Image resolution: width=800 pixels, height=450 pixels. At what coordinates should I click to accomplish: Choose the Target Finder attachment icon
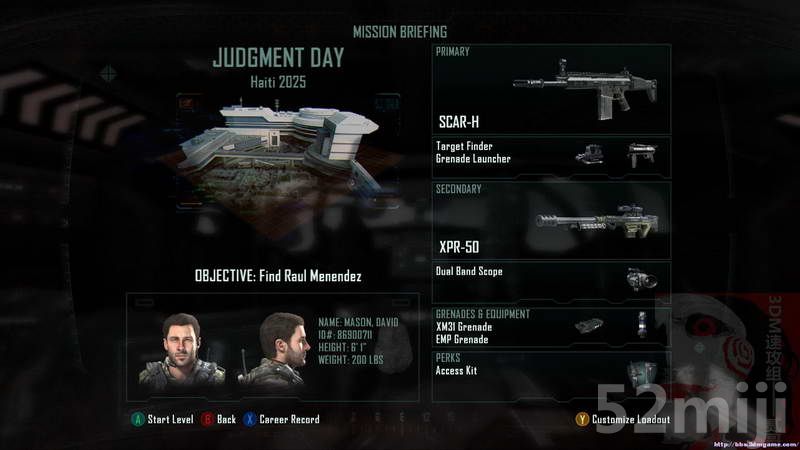[589, 154]
